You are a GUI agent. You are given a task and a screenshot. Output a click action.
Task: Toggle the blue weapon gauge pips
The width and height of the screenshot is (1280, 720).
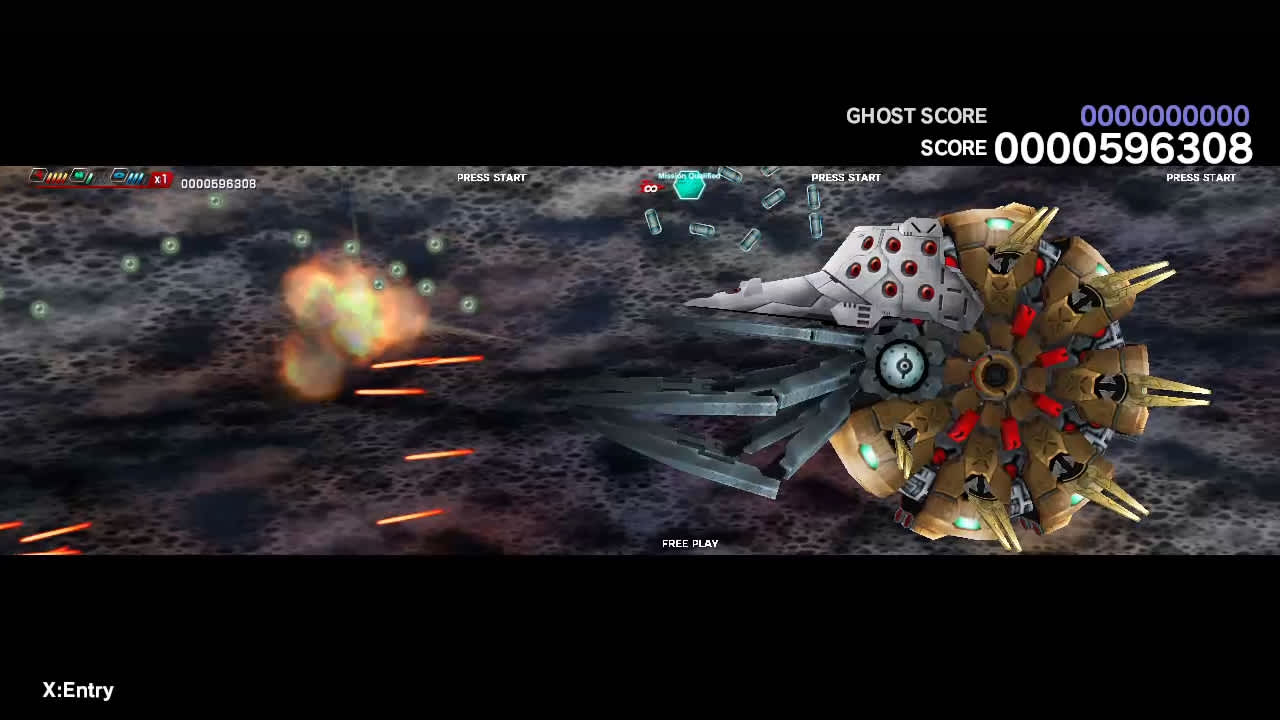pos(135,176)
